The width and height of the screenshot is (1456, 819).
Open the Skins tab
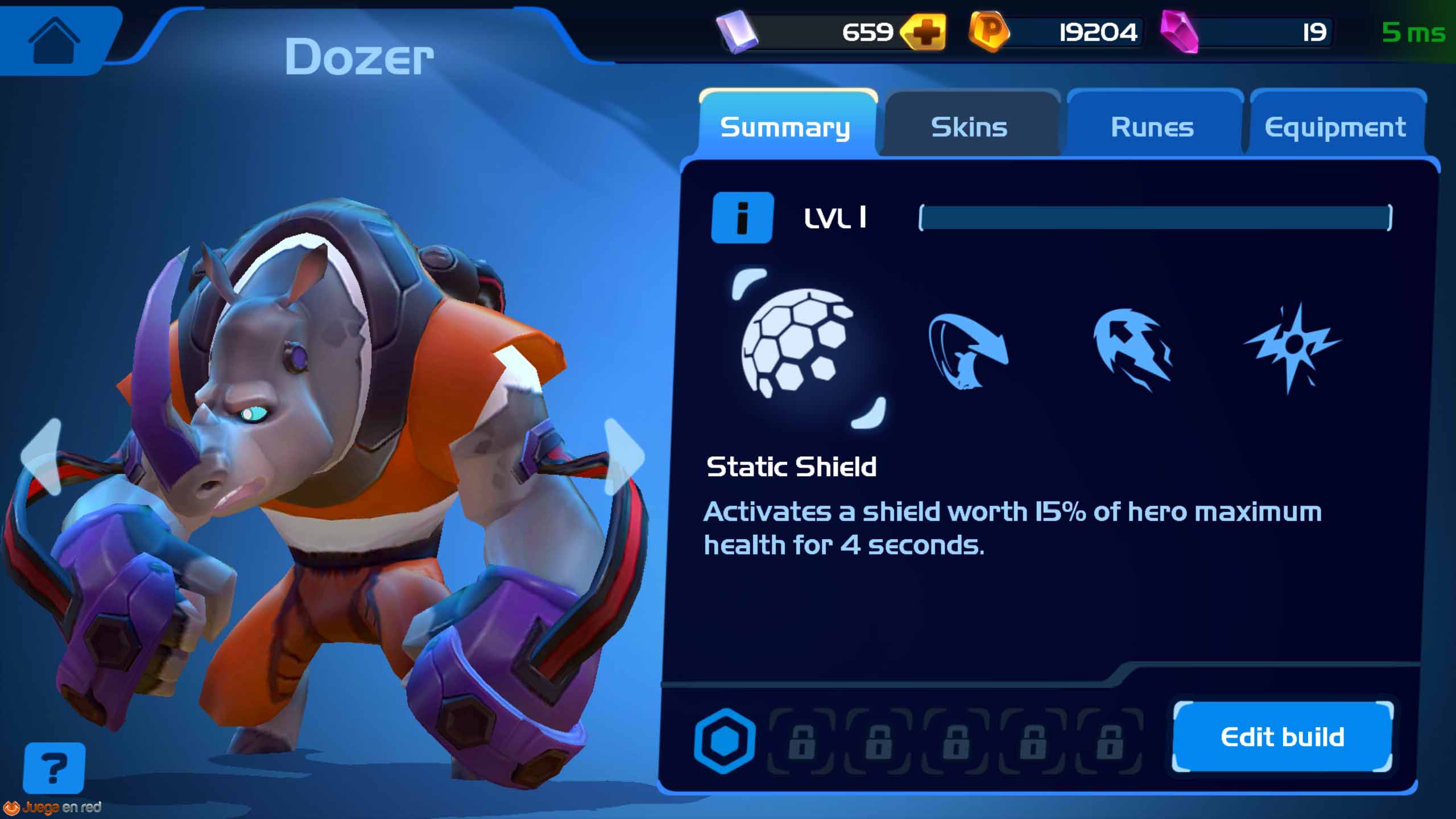[x=969, y=126]
